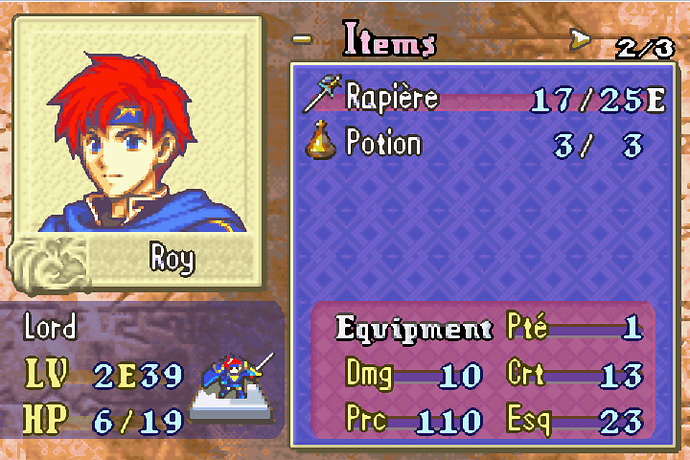Go to the previous page arrow beside Items

pos(301,41)
